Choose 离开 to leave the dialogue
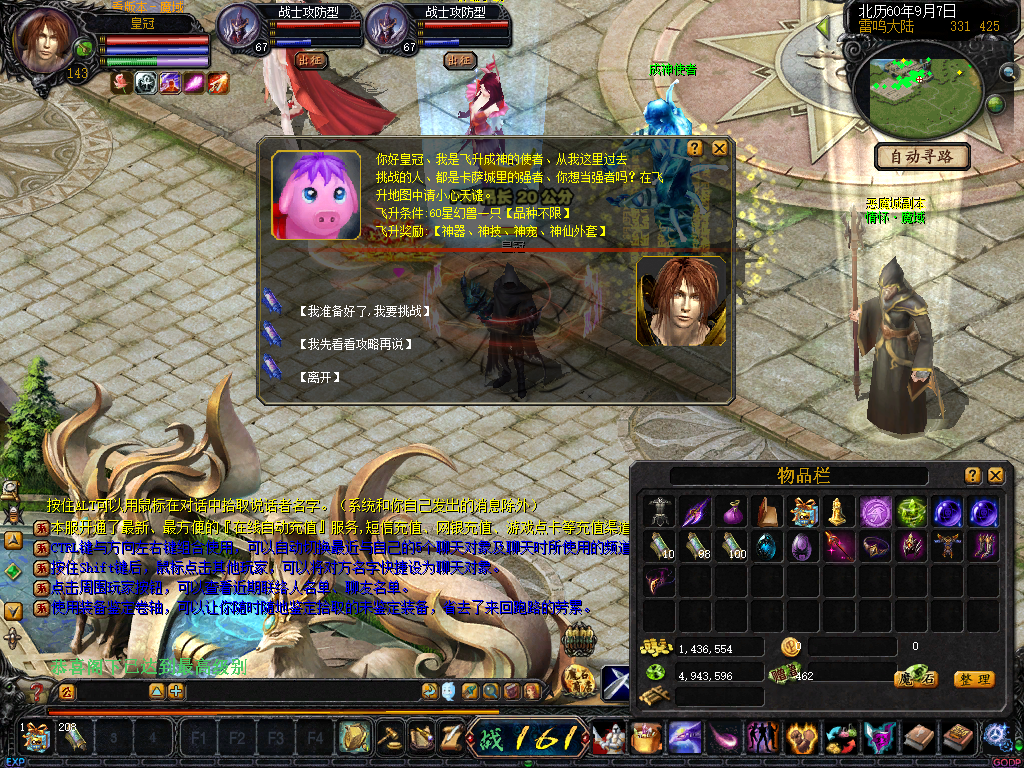The height and width of the screenshot is (768, 1024). 319,377
